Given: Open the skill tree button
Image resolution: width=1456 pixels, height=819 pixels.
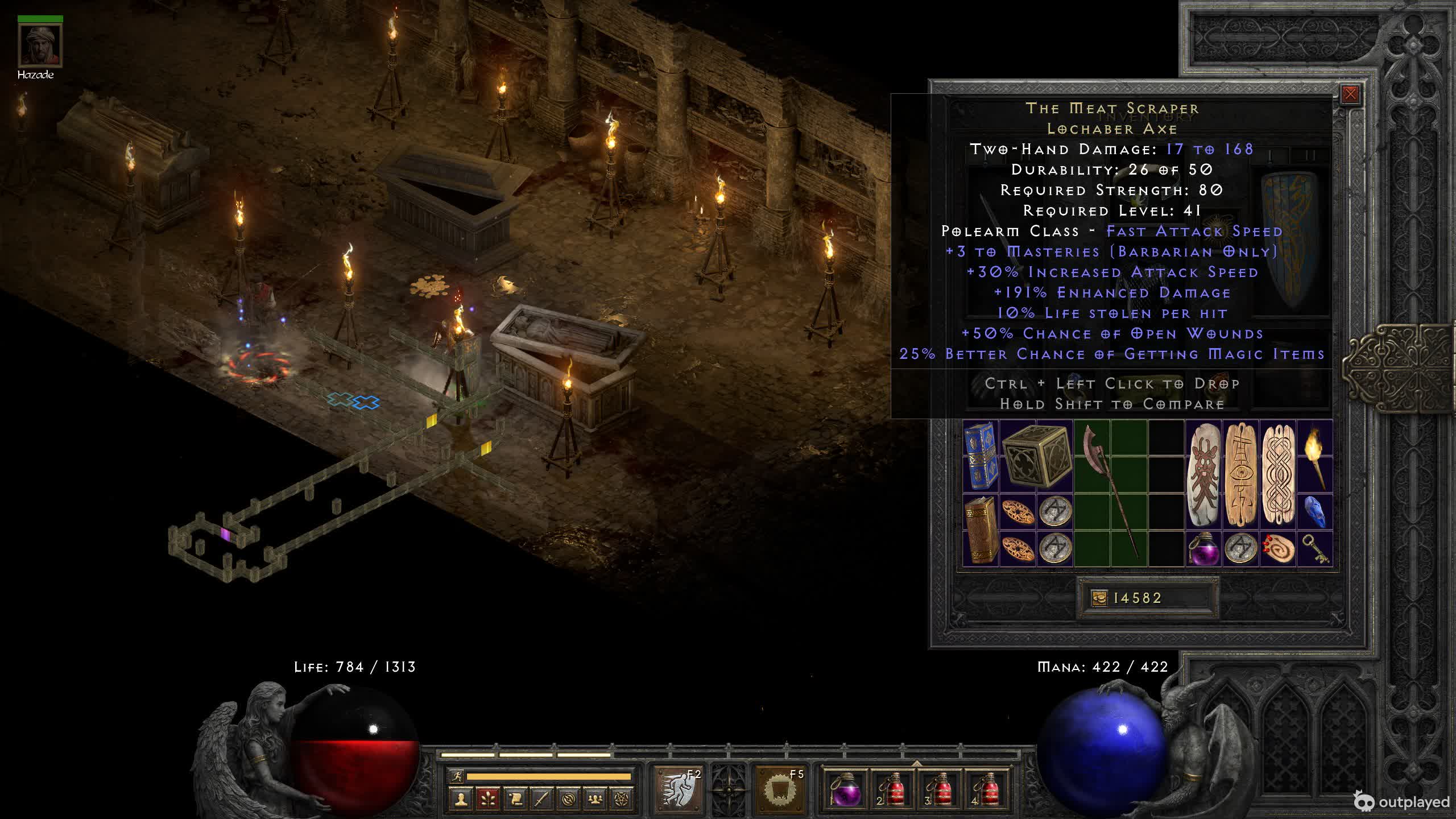Looking at the screenshot, I should pos(487,799).
